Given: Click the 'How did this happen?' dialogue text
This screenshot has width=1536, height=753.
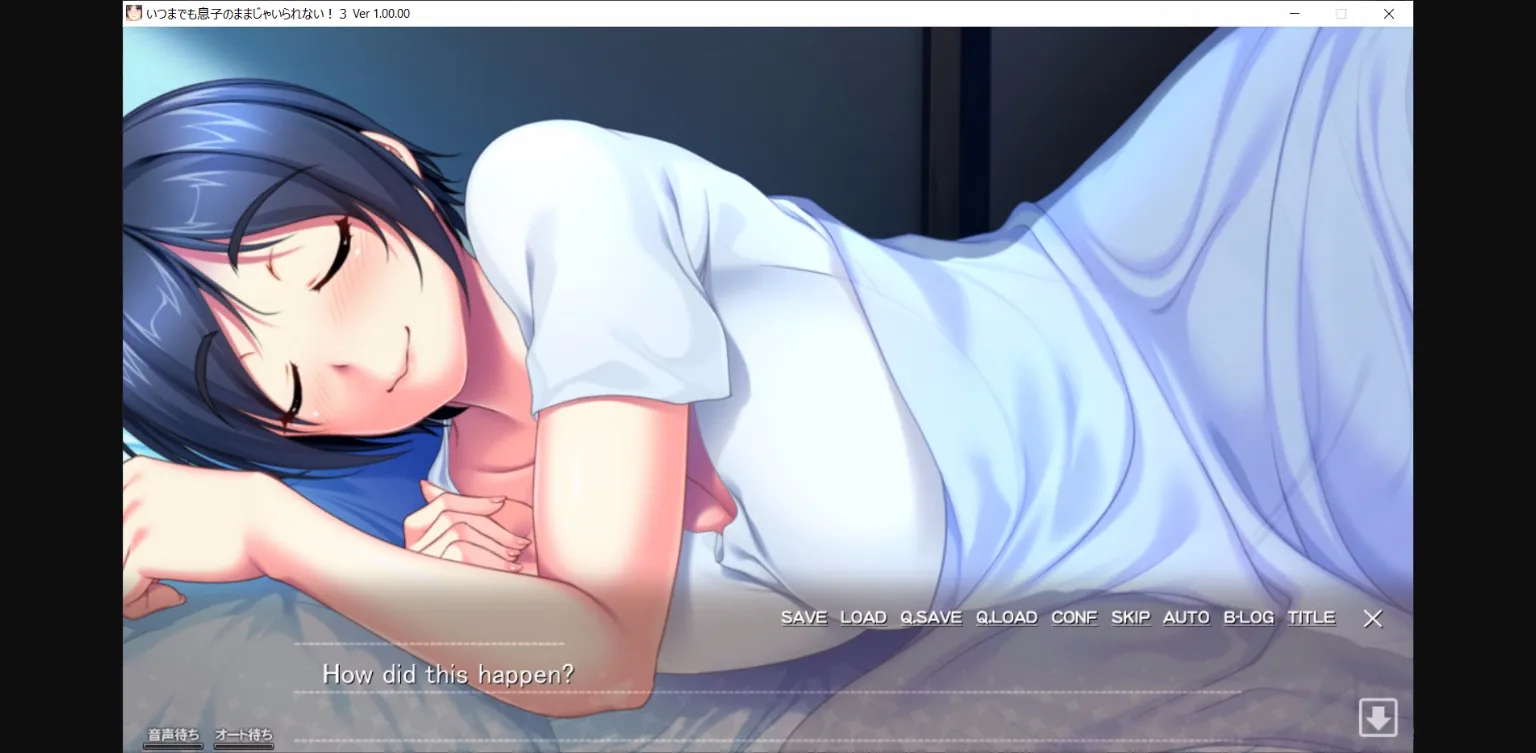Looking at the screenshot, I should pos(447,674).
